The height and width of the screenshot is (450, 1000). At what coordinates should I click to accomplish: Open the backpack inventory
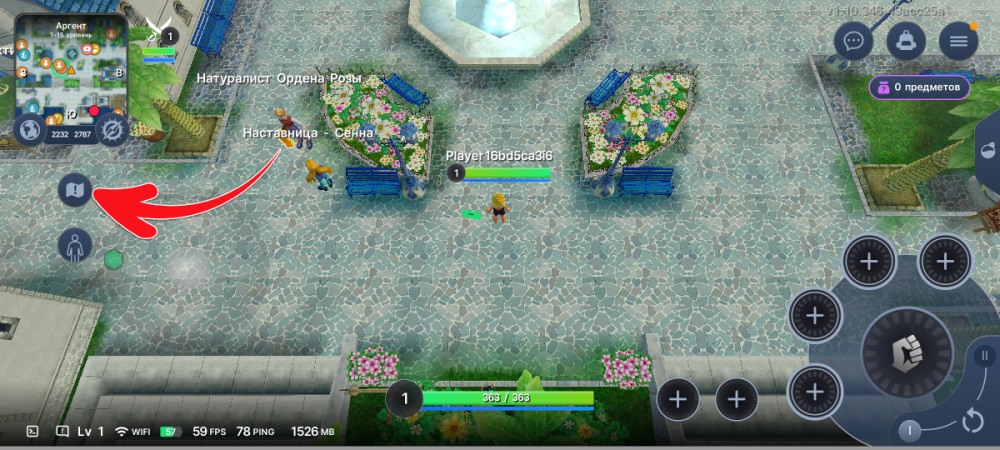click(x=906, y=41)
